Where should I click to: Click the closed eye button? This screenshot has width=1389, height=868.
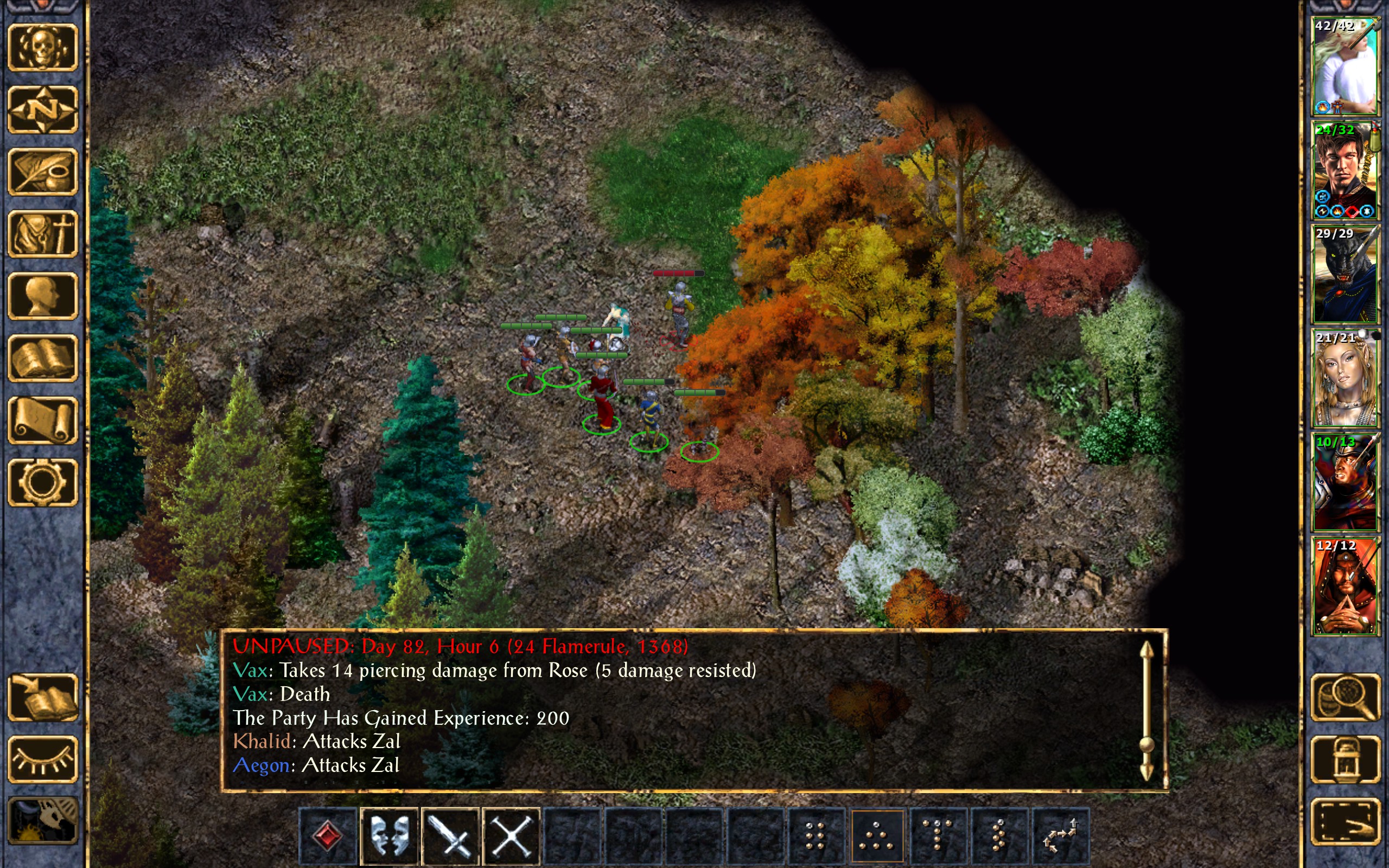tap(42, 759)
